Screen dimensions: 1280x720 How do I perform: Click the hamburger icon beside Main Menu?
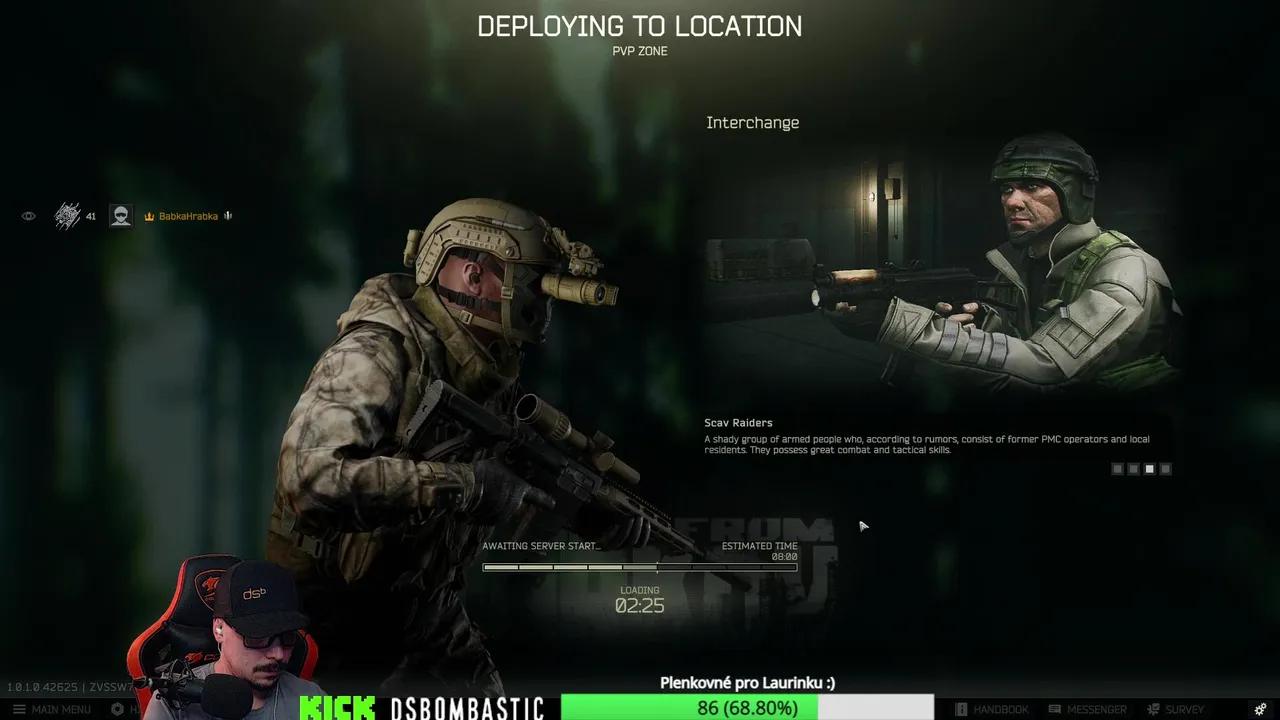[20, 709]
